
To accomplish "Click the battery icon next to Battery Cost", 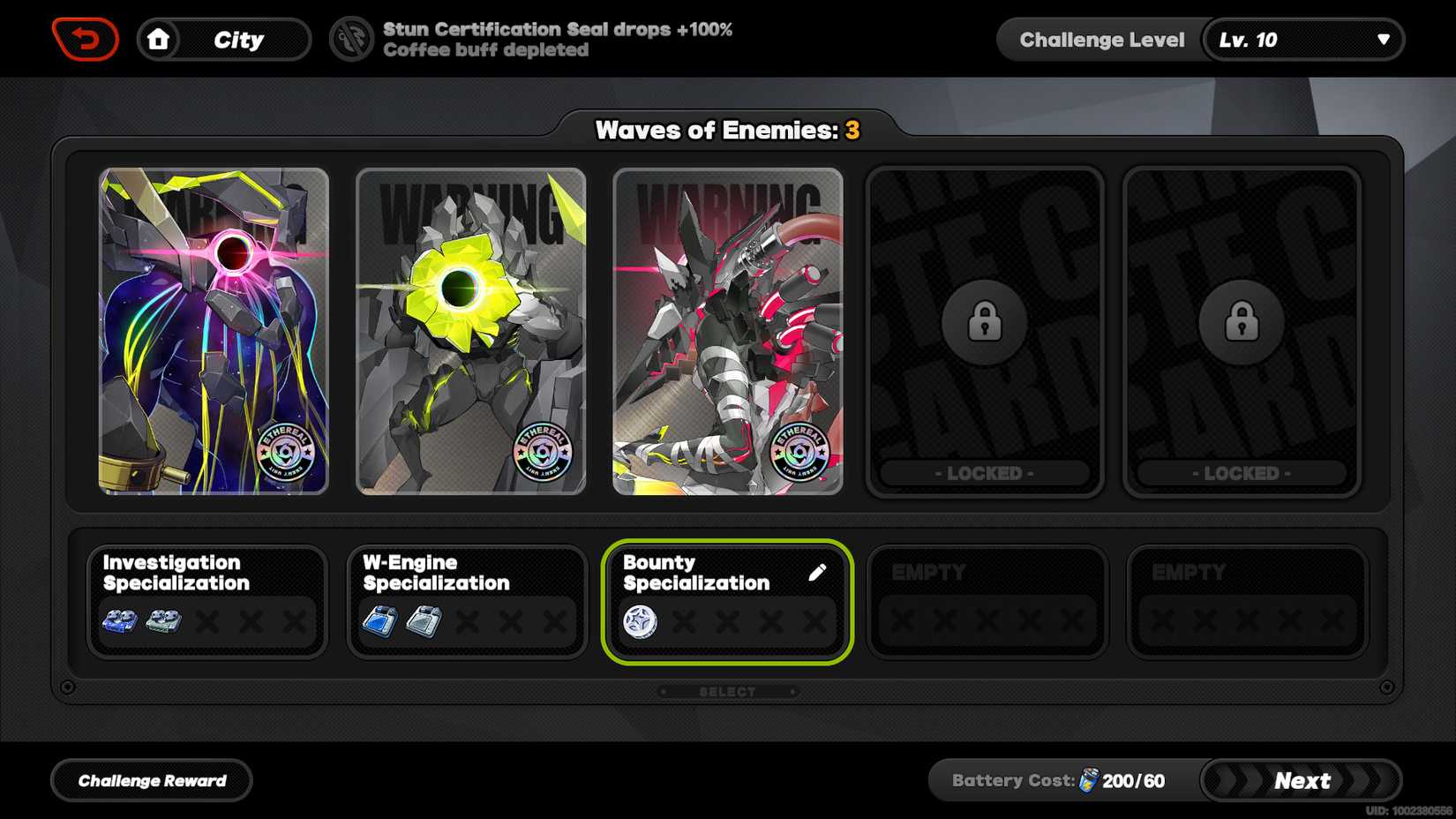I will tap(1089, 780).
